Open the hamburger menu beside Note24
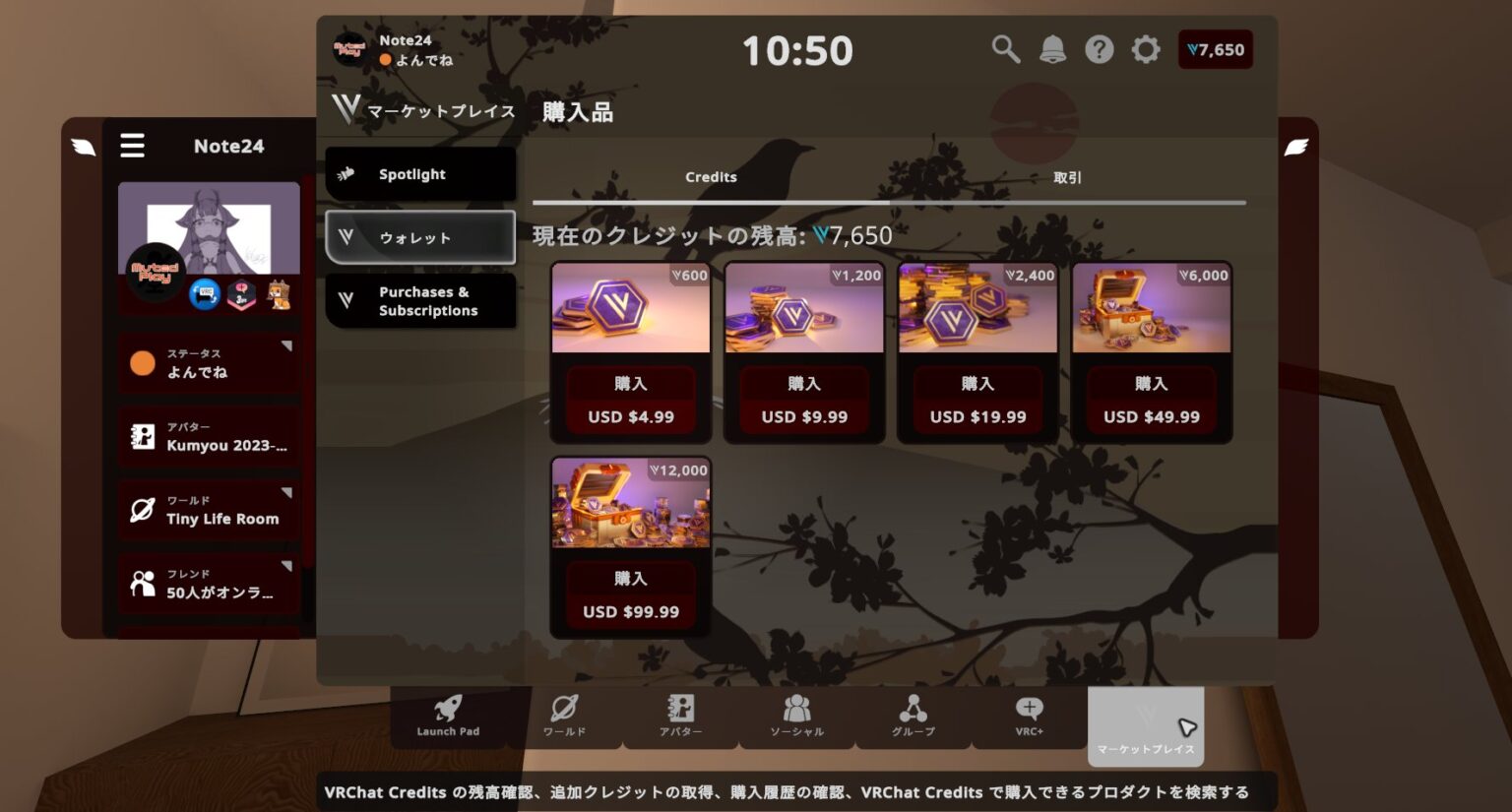The height and width of the screenshot is (812, 1512). click(x=132, y=145)
